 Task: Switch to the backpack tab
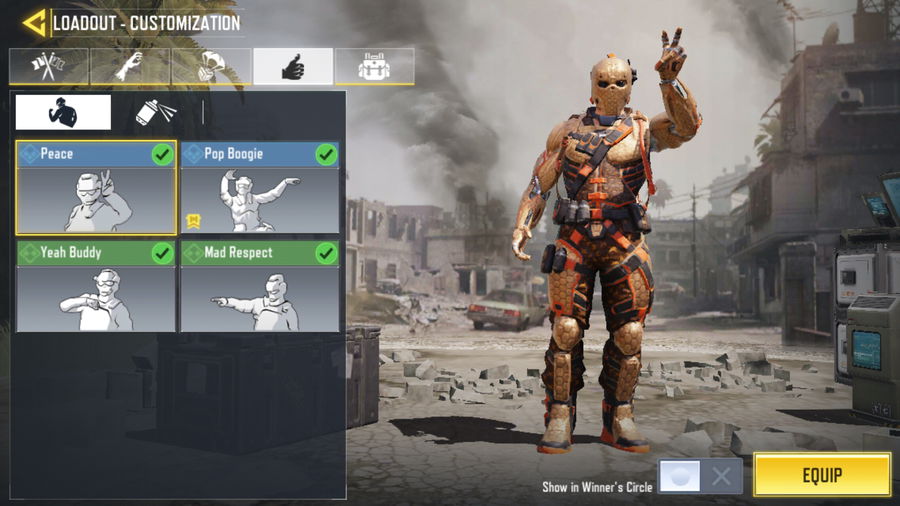[374, 66]
